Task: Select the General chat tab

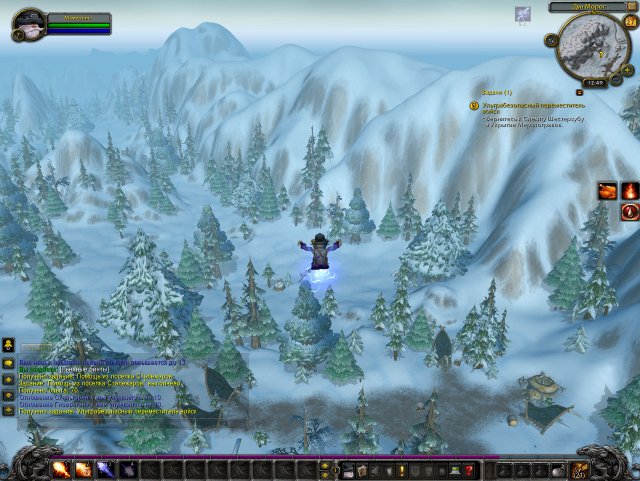Action: click(38, 349)
